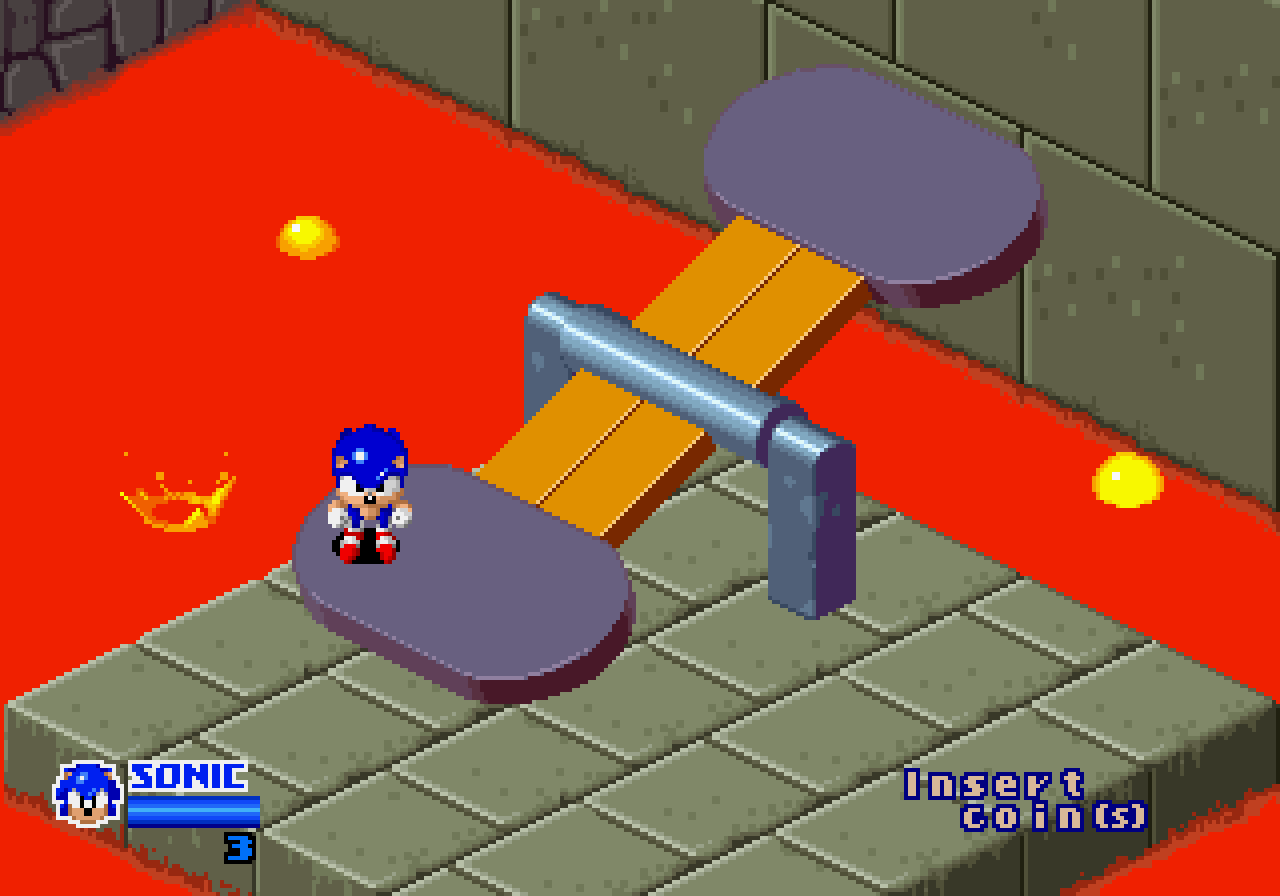Click the SONIC name label
Image resolution: width=1280 pixels, height=896 pixels.
(x=185, y=775)
